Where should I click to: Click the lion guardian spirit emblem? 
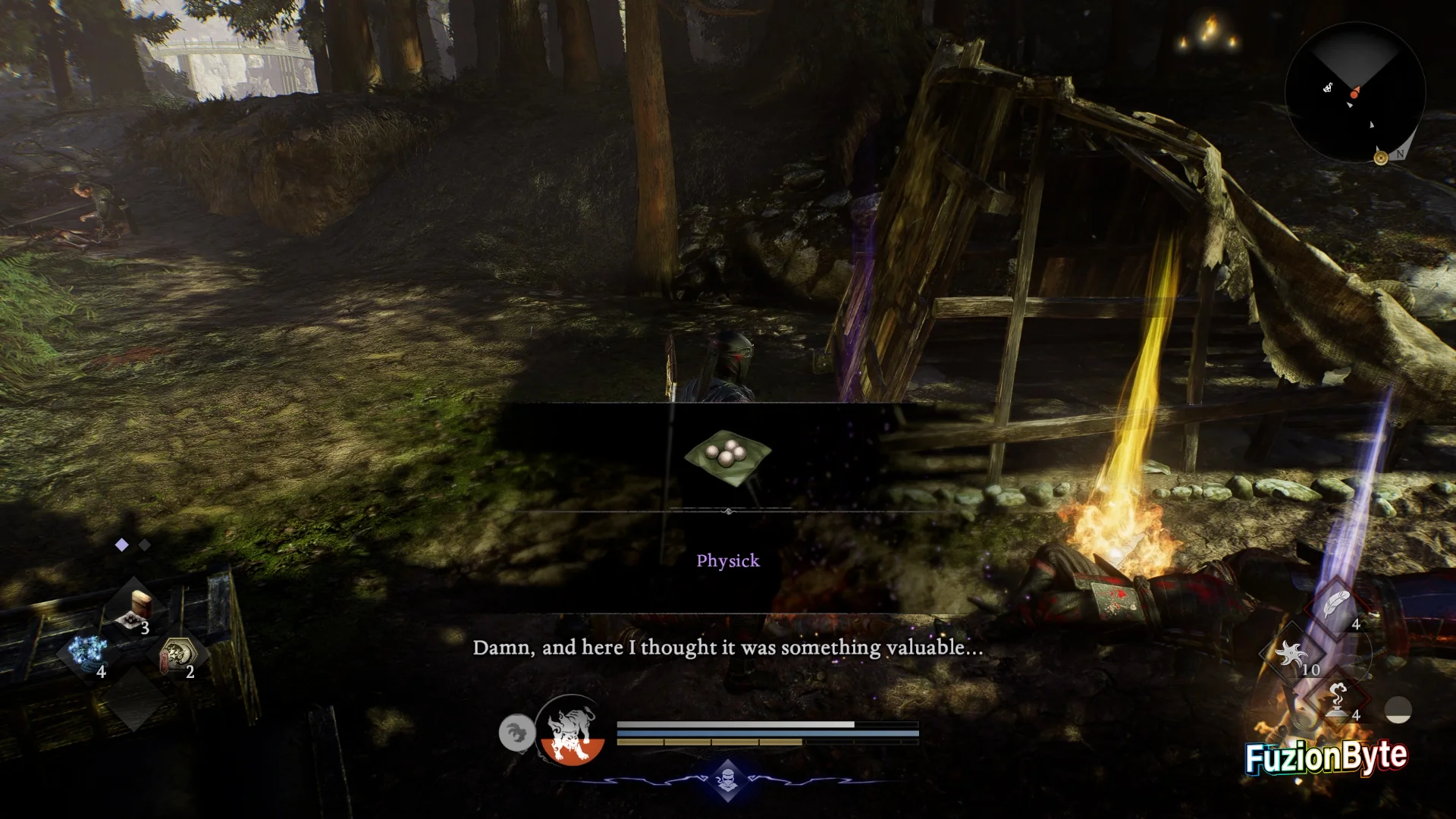click(570, 730)
